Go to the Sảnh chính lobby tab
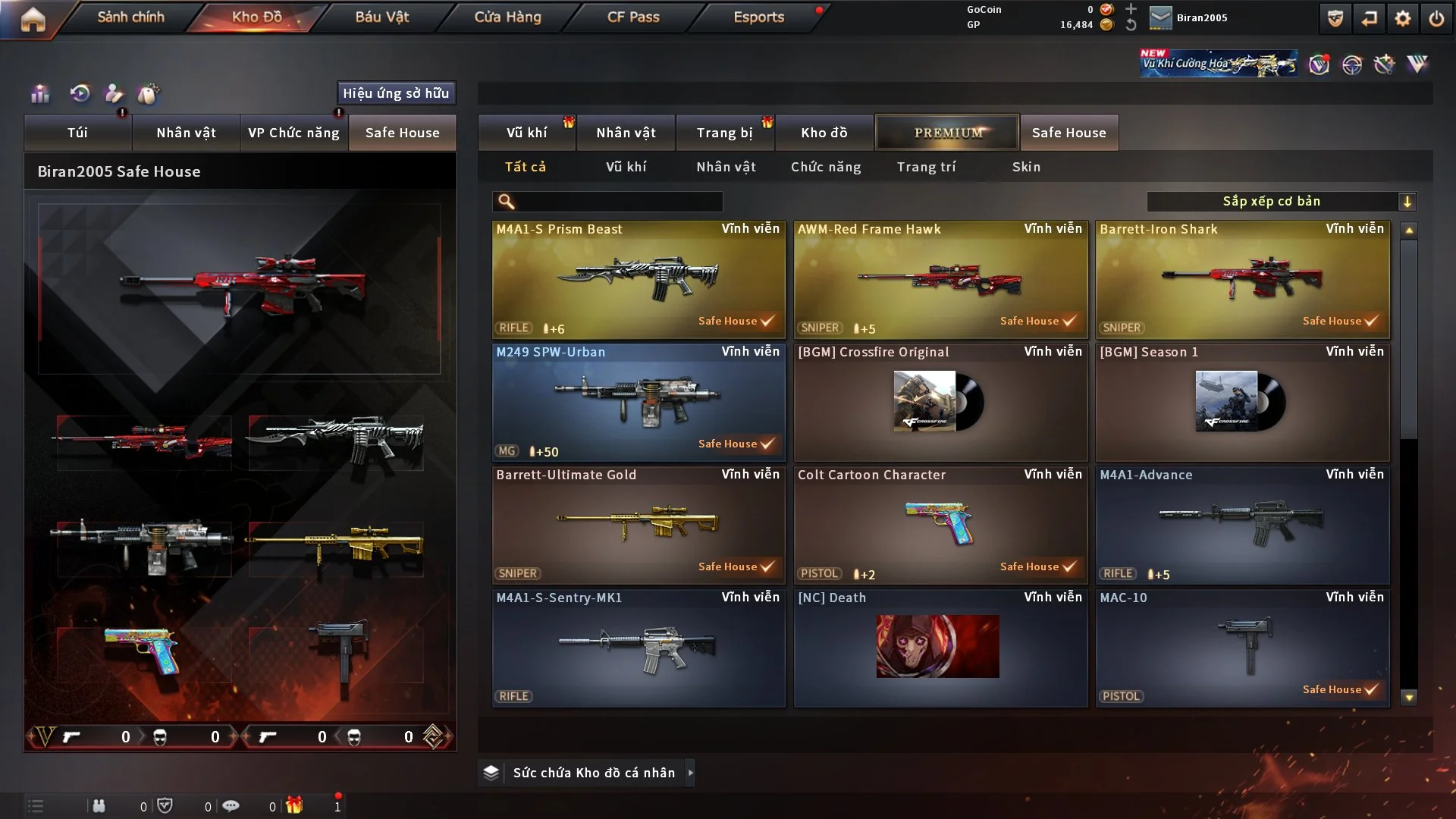1456x819 pixels. pos(130,17)
